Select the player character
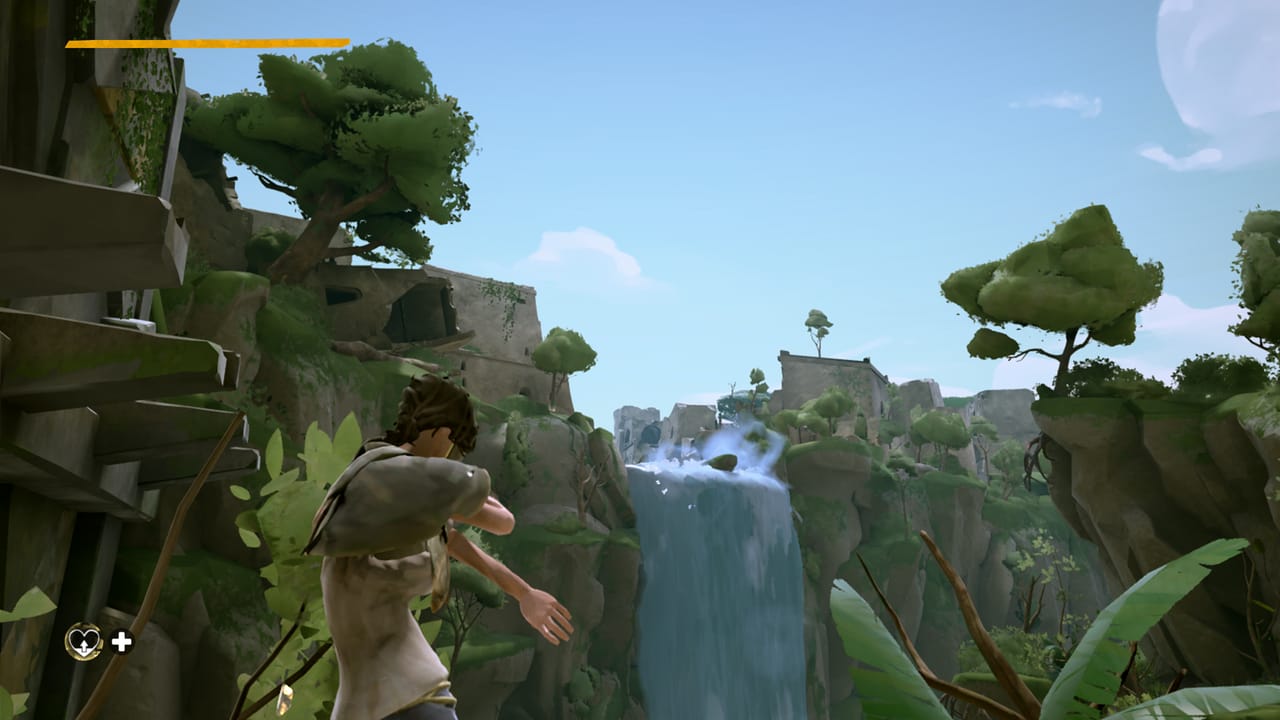Image resolution: width=1280 pixels, height=720 pixels. click(x=420, y=520)
